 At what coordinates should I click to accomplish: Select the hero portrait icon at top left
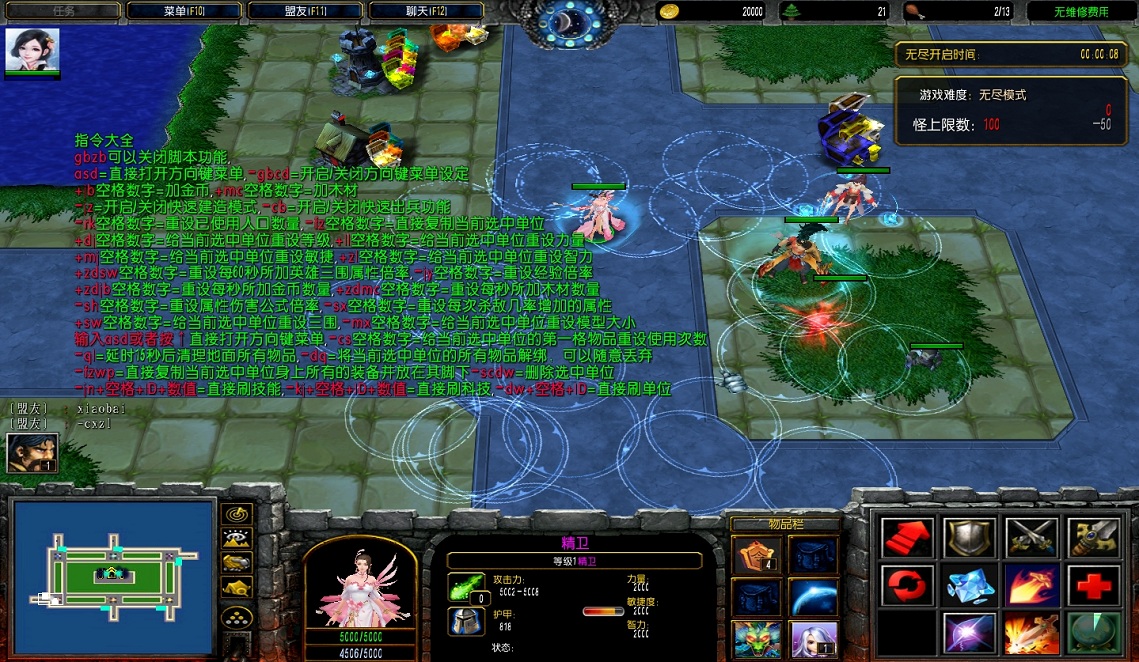coord(33,50)
